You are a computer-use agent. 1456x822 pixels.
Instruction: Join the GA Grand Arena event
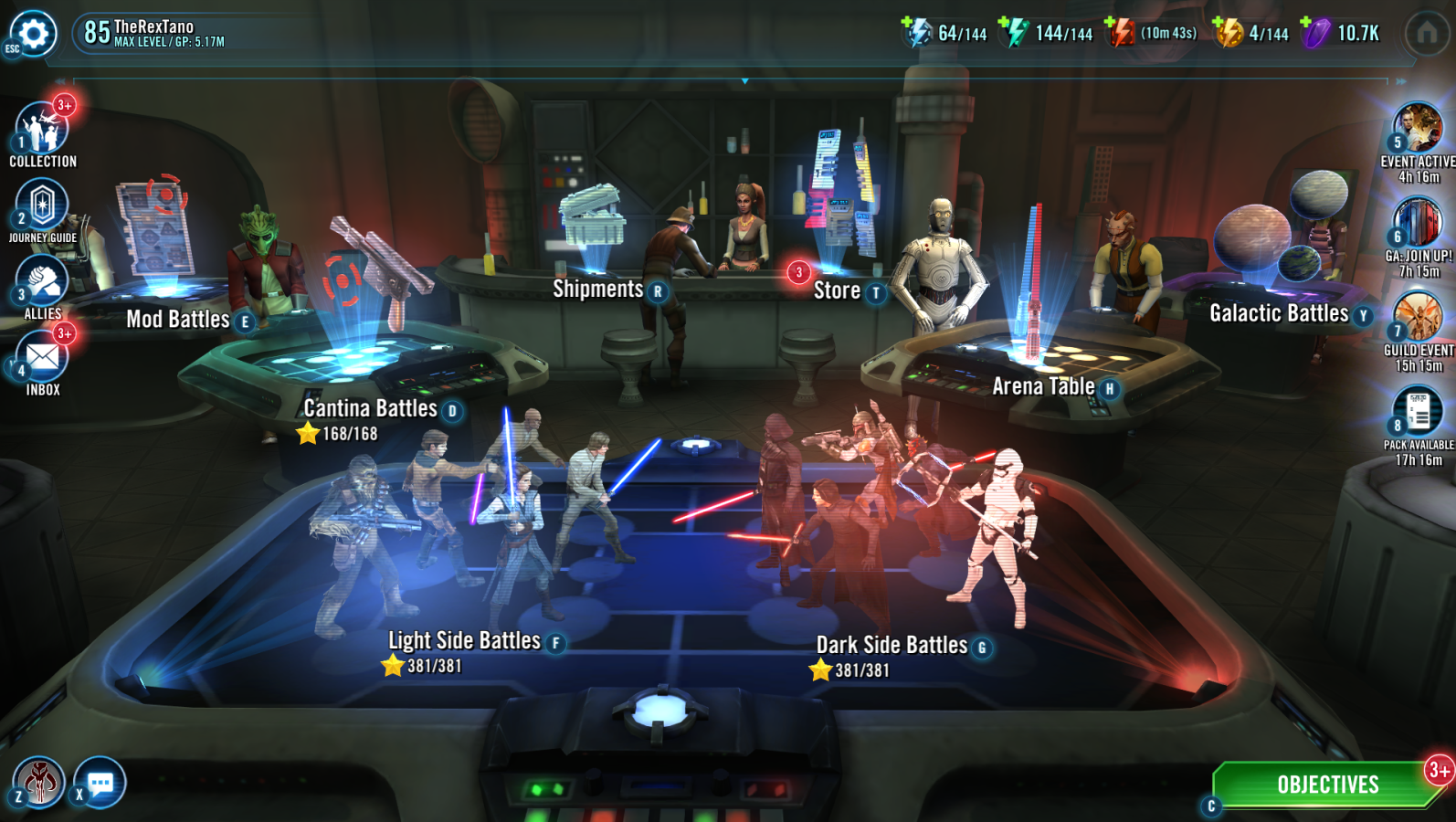coord(1418,223)
